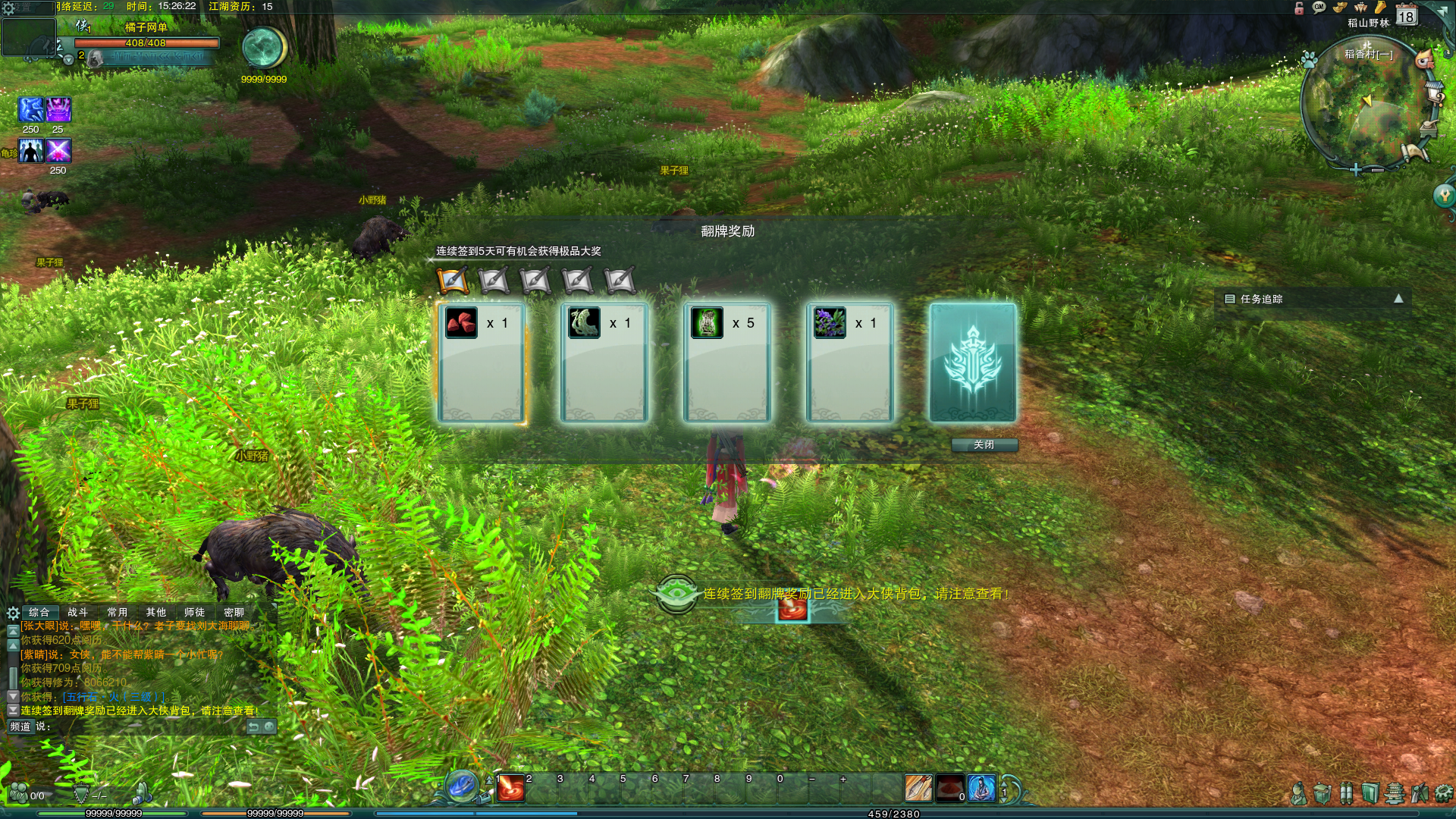This screenshot has height=819, width=1456.
Task: Contact the GM via speech bubble icon
Action: (1319, 8)
